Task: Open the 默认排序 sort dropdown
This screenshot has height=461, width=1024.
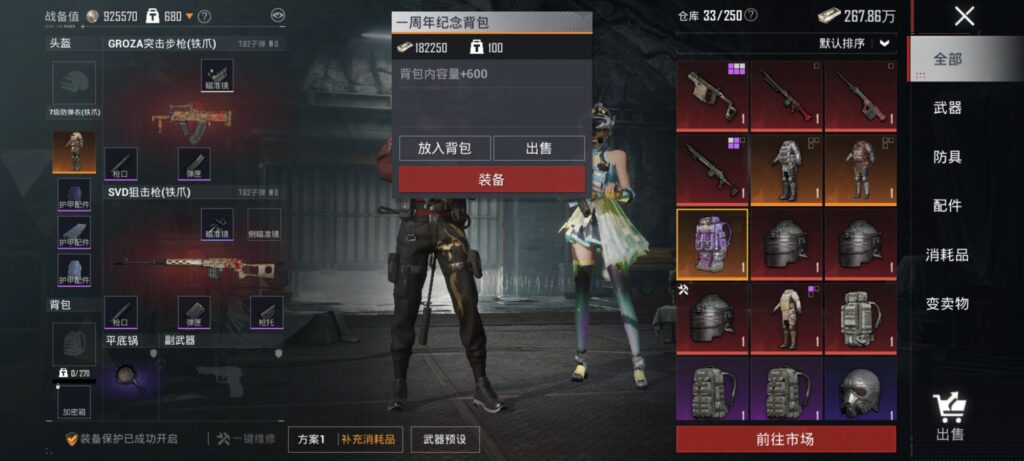Action: click(856, 44)
